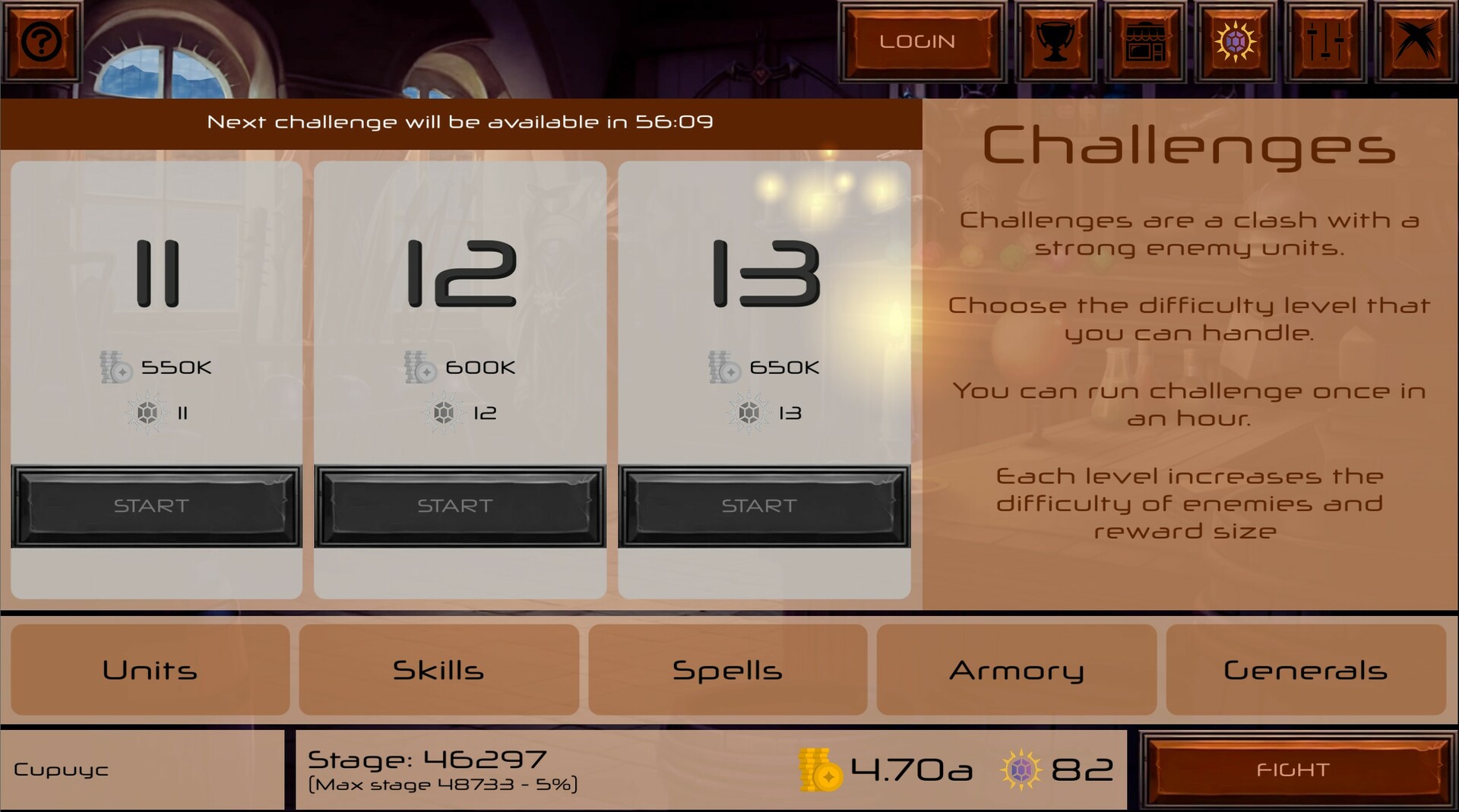Start challenge level 11
Screen dimensions: 1459x812
click(156, 505)
